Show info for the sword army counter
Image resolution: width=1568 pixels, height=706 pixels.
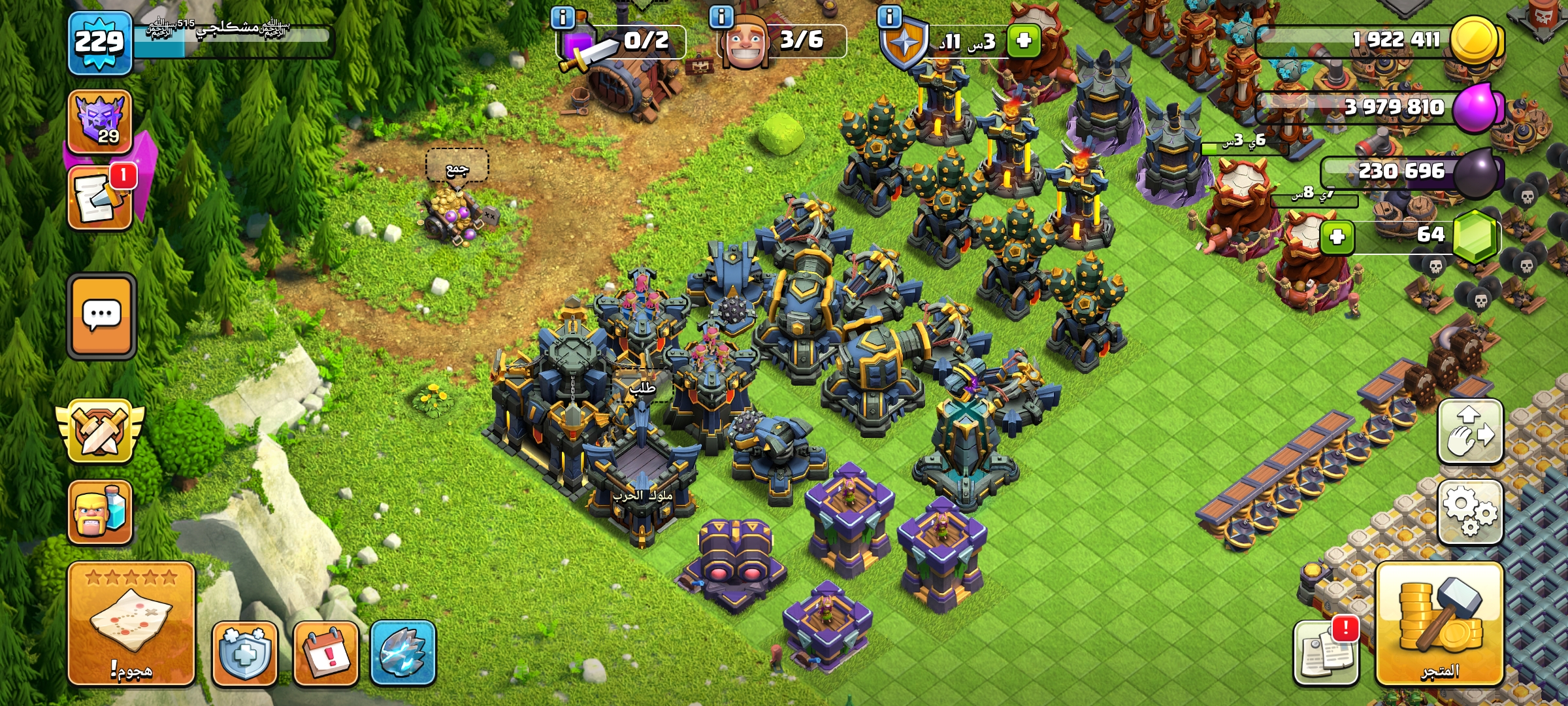[563, 17]
